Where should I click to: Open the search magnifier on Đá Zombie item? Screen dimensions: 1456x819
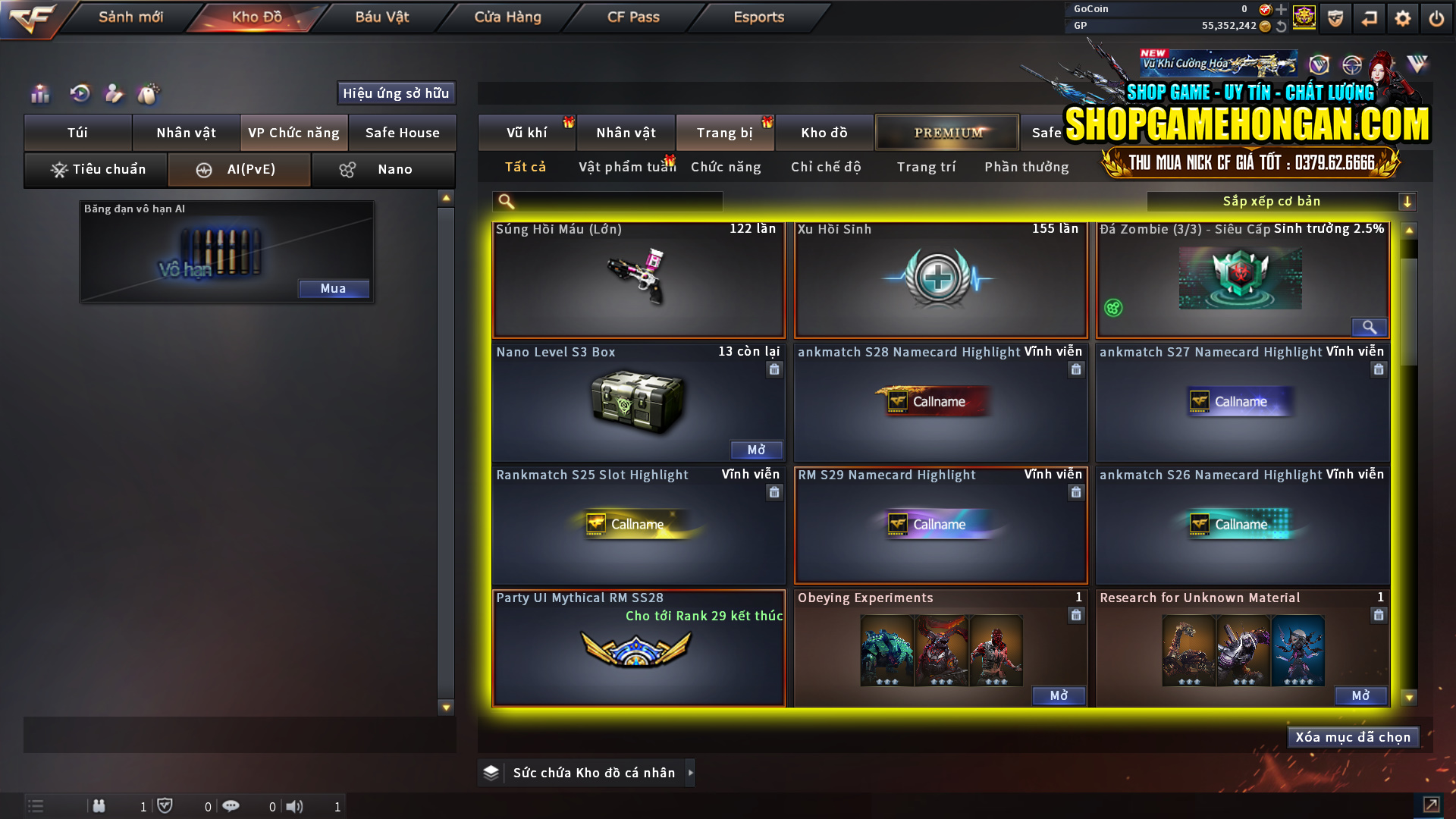coord(1369,327)
